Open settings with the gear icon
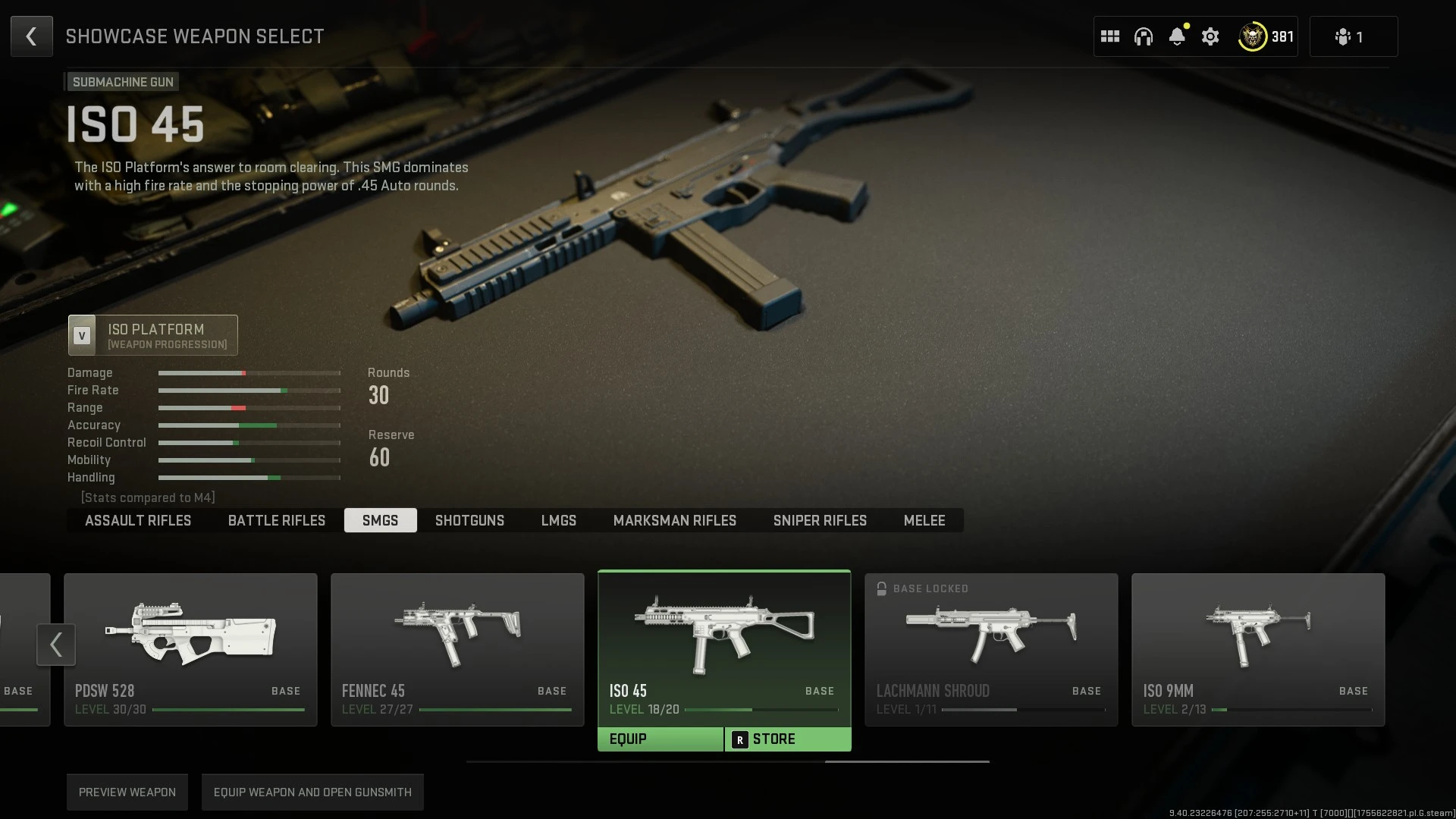 point(1210,36)
